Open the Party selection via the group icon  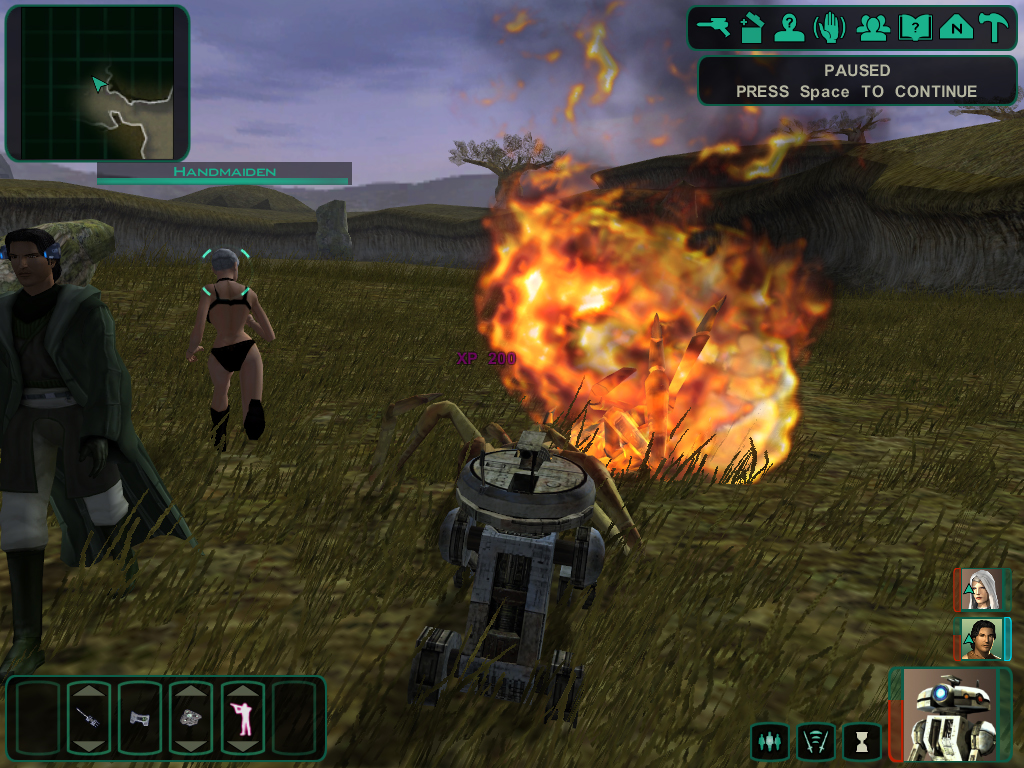click(x=873, y=27)
